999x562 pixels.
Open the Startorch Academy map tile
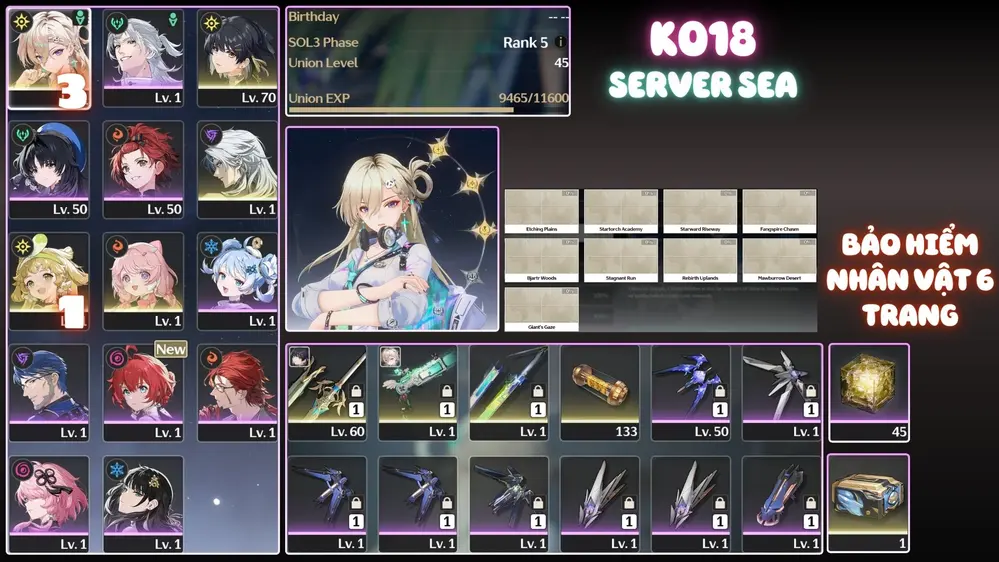tap(621, 211)
